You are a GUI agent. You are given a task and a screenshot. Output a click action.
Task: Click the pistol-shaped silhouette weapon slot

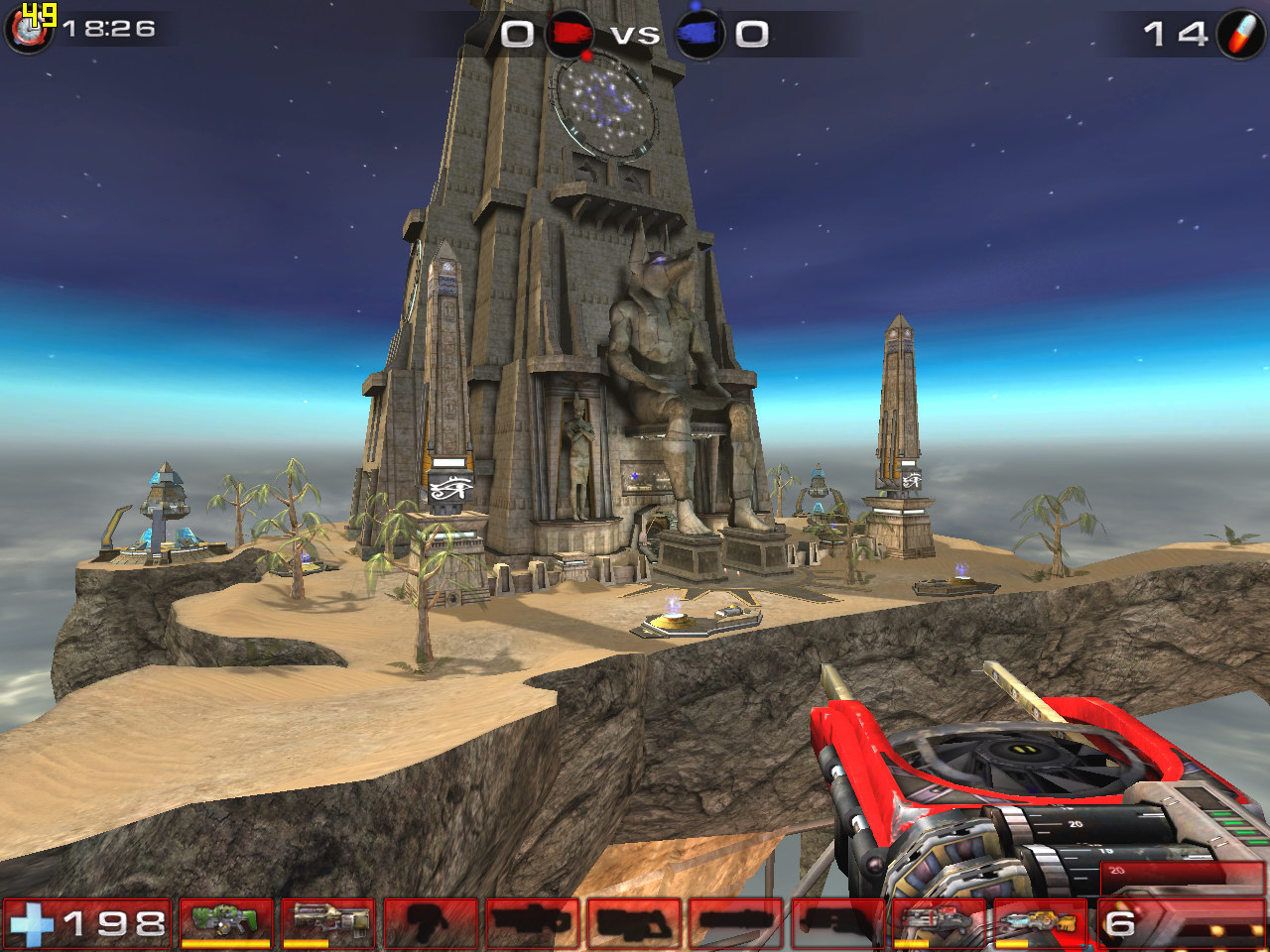[x=430, y=922]
